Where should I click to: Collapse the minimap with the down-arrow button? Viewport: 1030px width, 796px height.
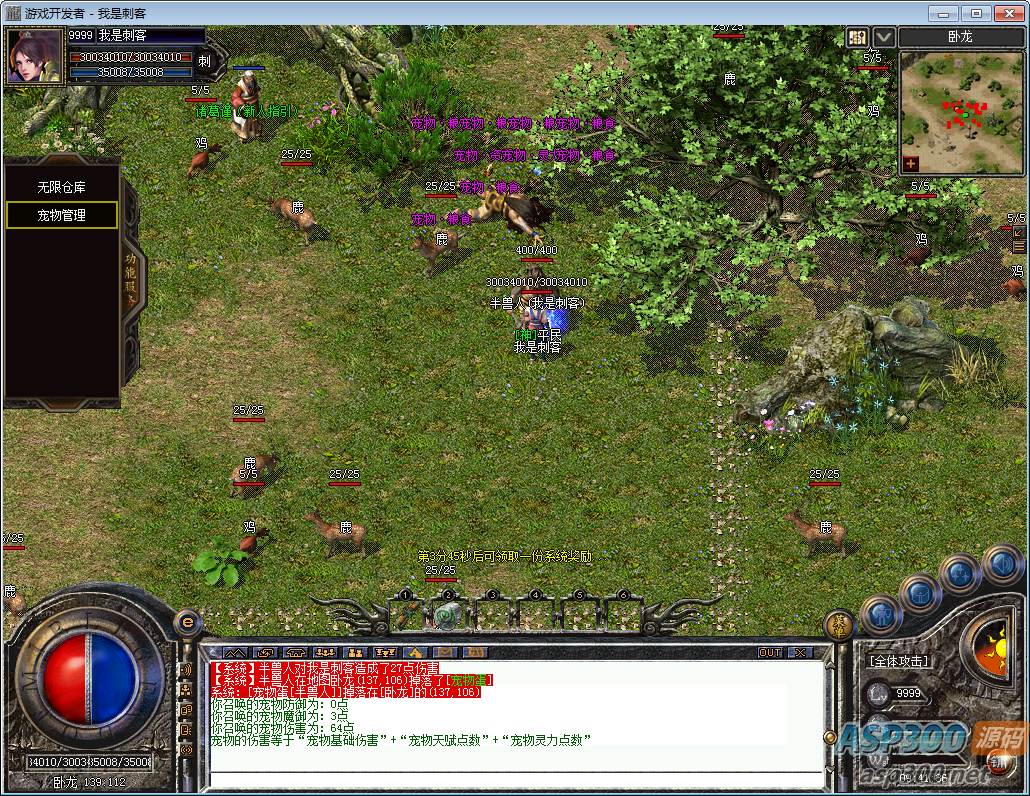coord(884,38)
